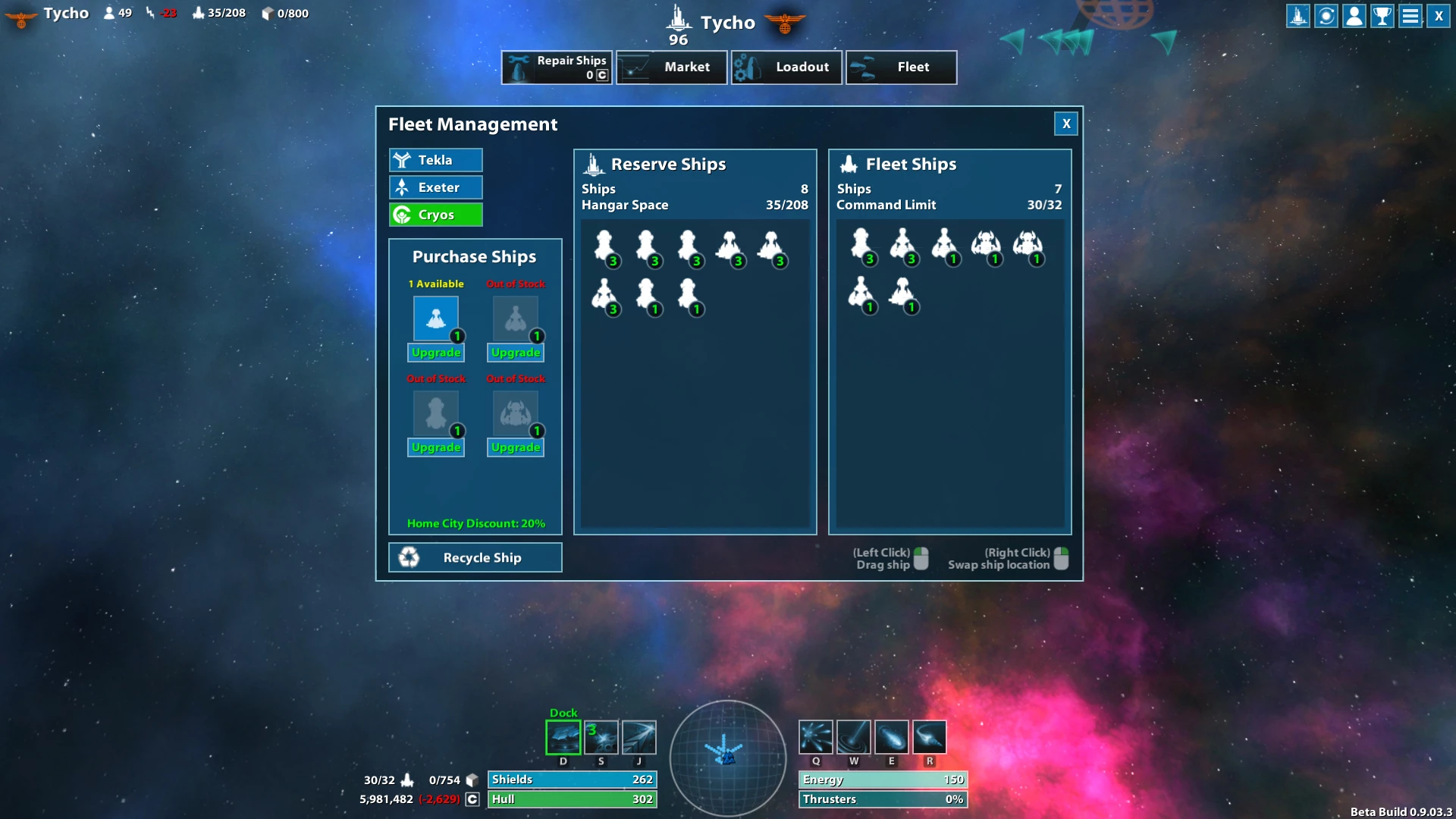Select the Cryos faction tab
The height and width of the screenshot is (819, 1456).
(436, 215)
